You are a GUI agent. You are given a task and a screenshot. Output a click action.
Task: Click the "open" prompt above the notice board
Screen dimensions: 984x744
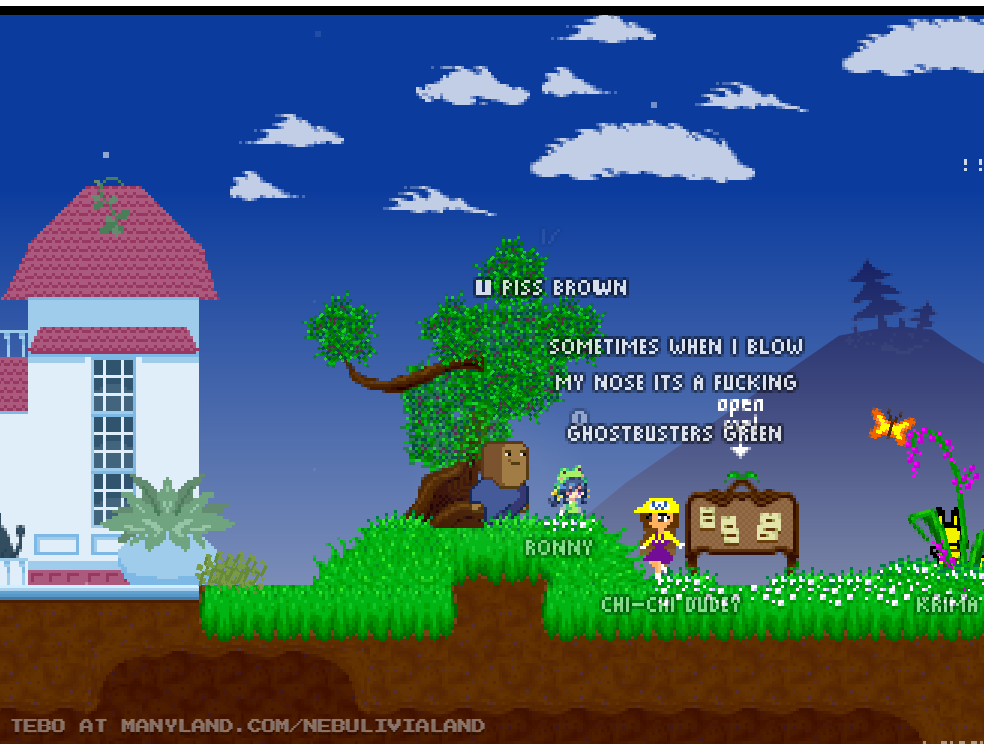740,405
